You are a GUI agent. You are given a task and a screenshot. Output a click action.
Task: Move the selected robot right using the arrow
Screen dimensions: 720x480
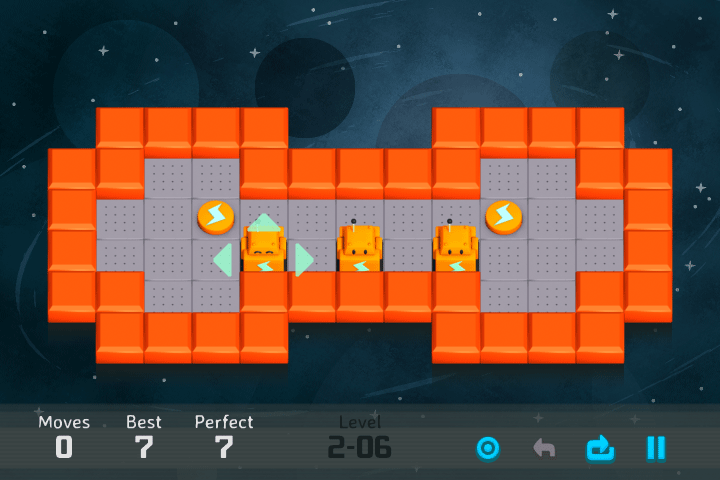[302, 260]
